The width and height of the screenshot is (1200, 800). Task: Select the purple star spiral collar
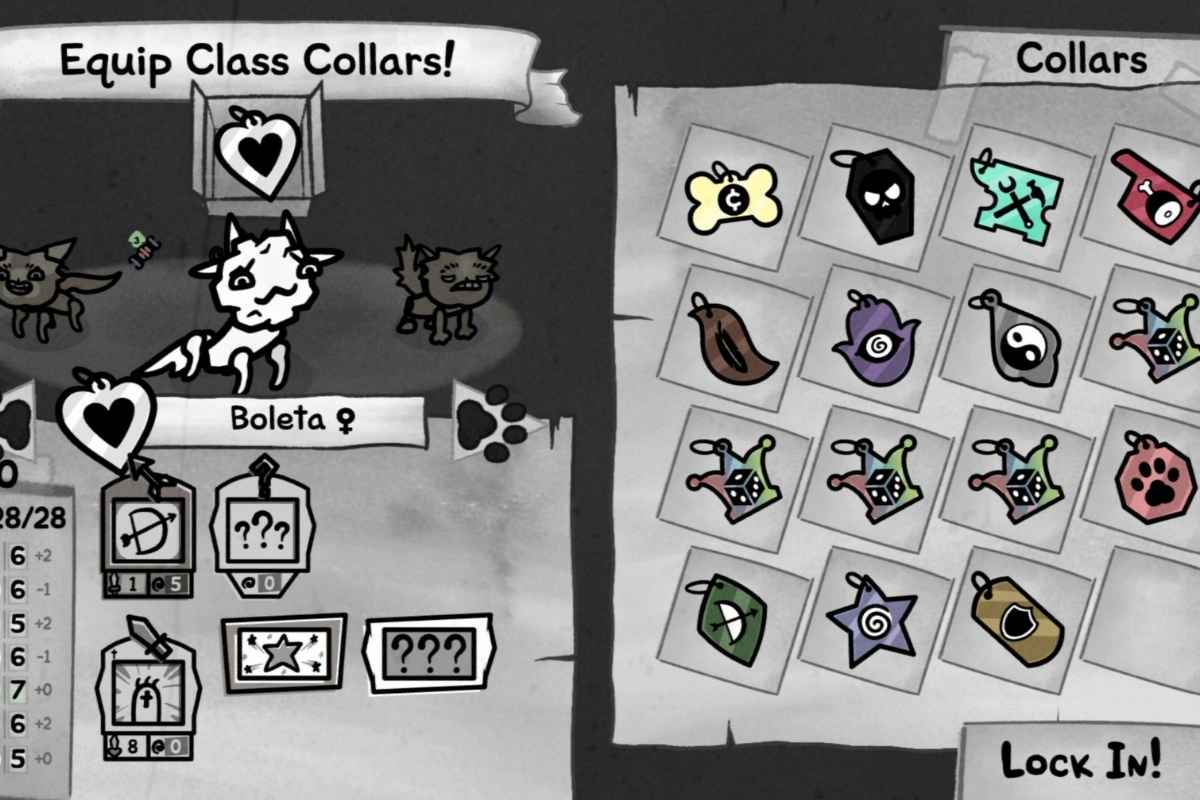click(874, 619)
